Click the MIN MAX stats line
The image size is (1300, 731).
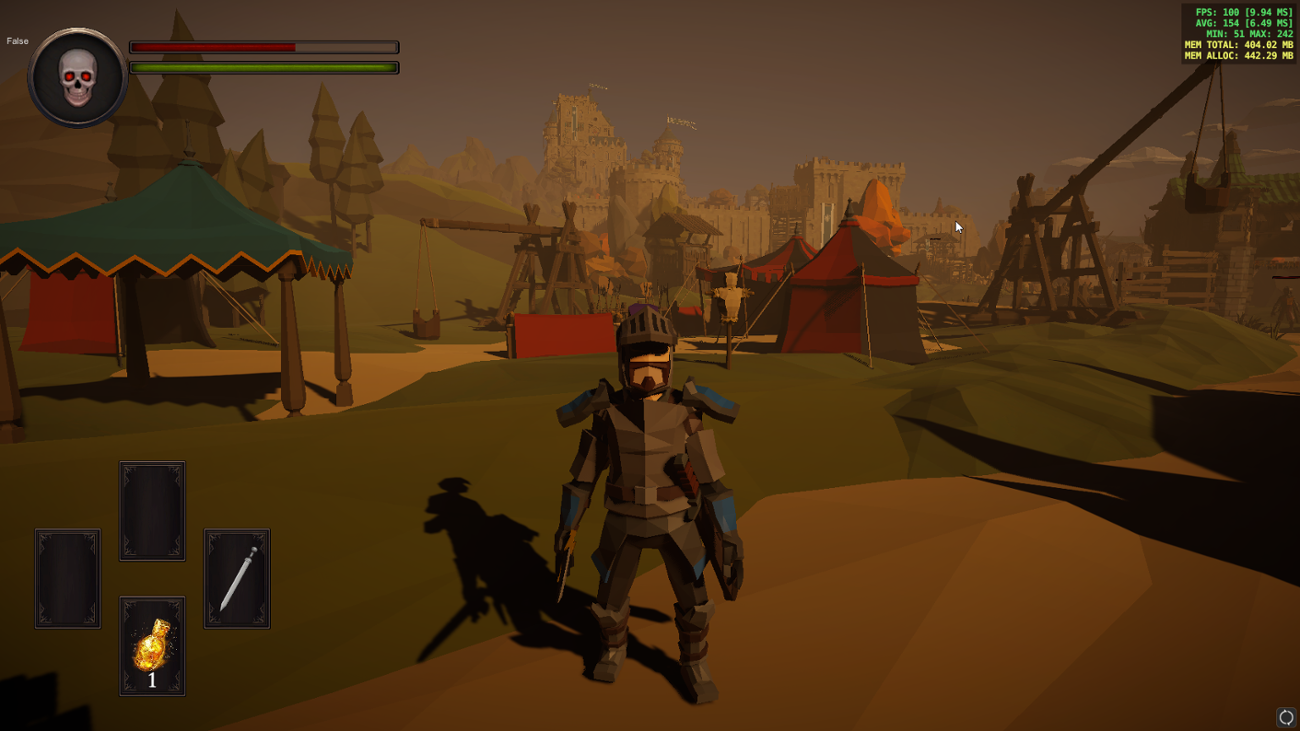(x=1250, y=34)
